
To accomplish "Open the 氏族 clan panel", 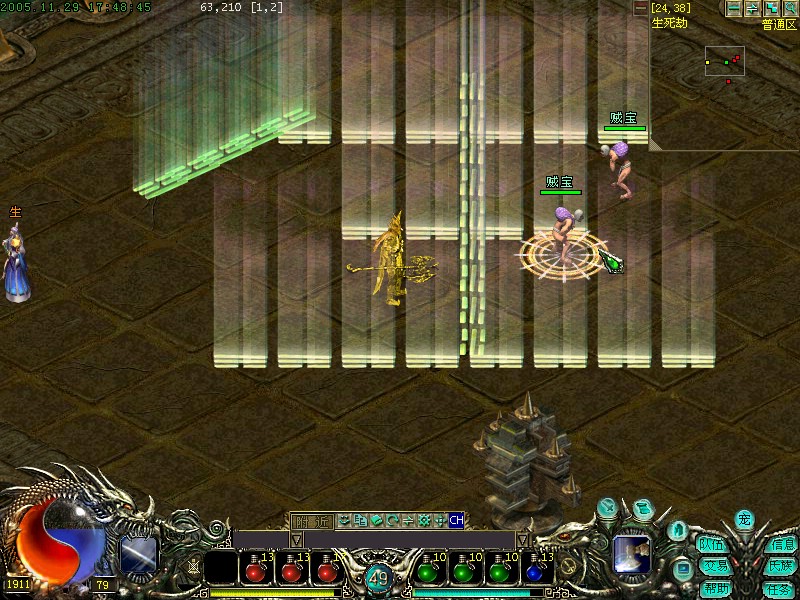I will pos(780,567).
